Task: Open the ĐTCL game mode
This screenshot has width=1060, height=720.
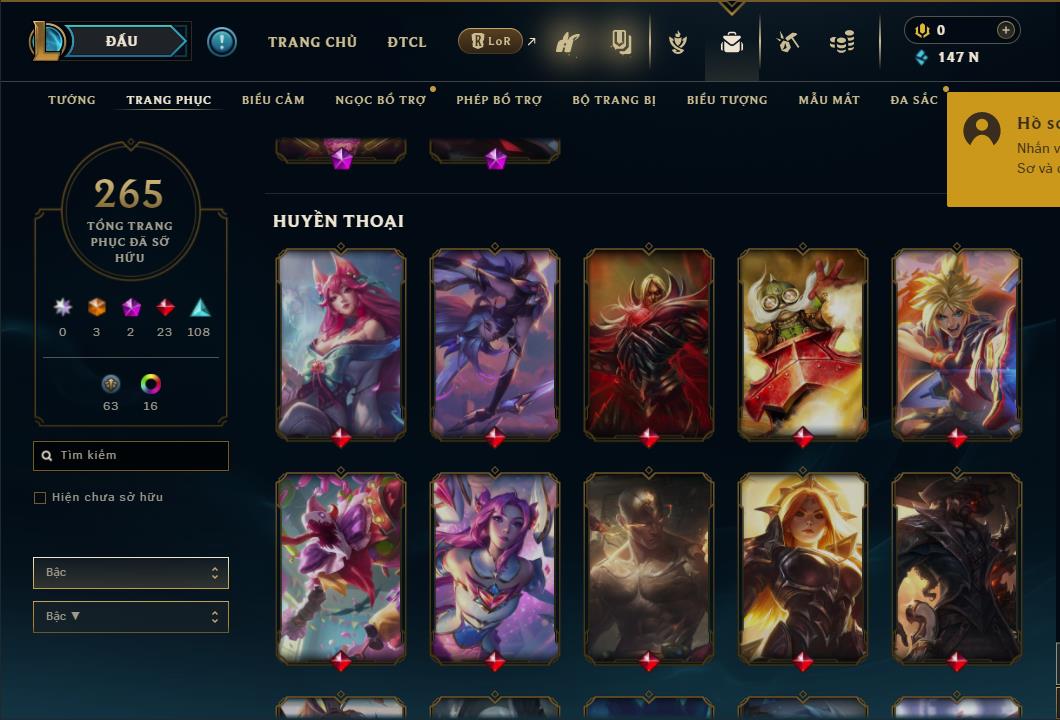Action: point(407,42)
